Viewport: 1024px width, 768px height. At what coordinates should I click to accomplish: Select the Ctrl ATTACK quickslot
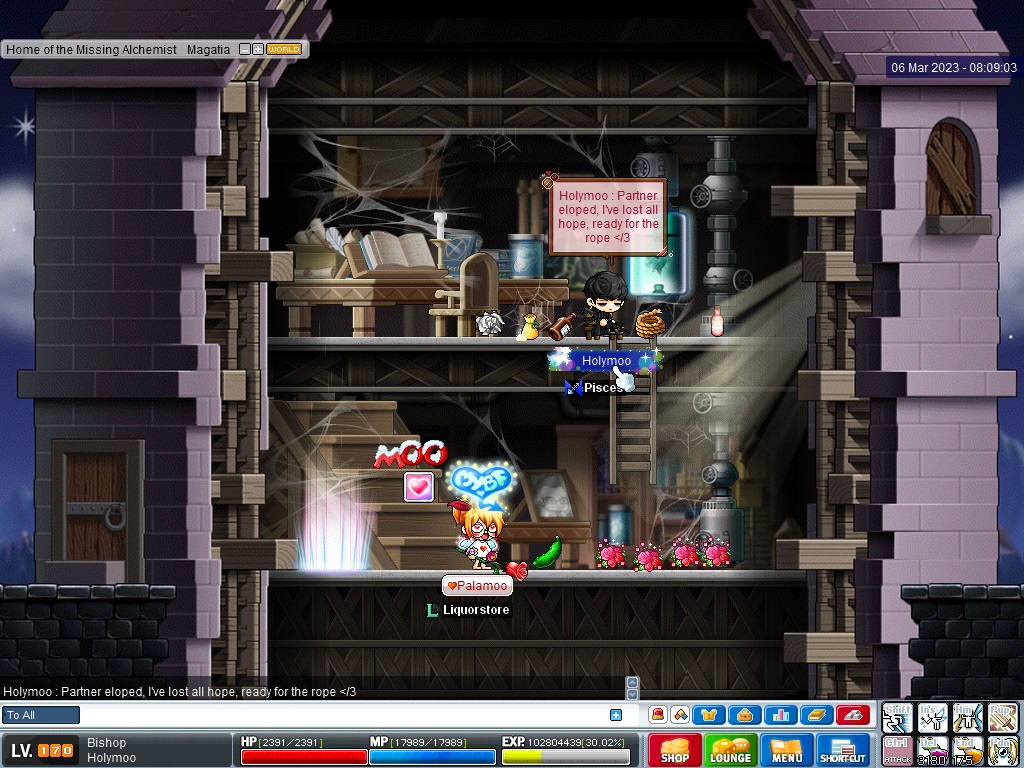[897, 750]
